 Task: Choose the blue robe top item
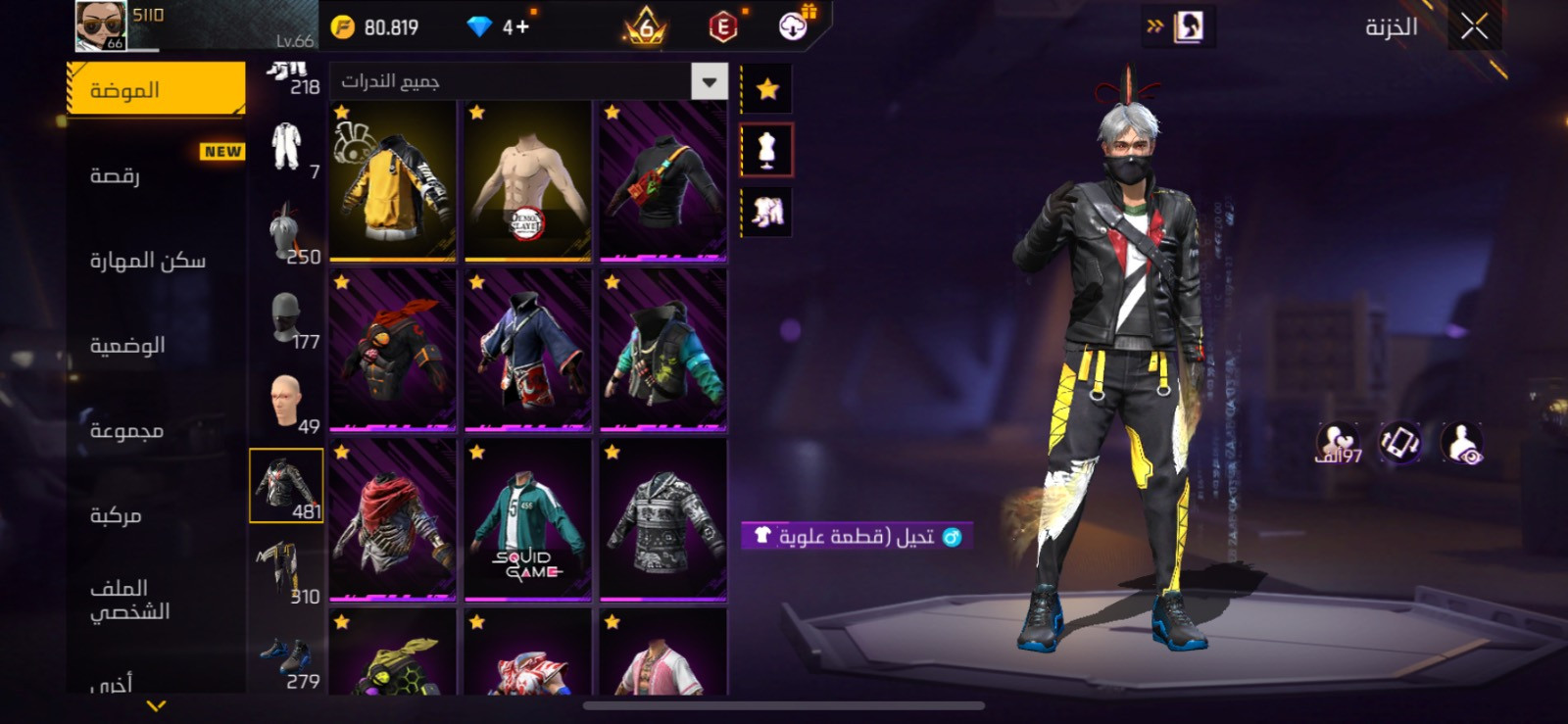[x=527, y=351]
